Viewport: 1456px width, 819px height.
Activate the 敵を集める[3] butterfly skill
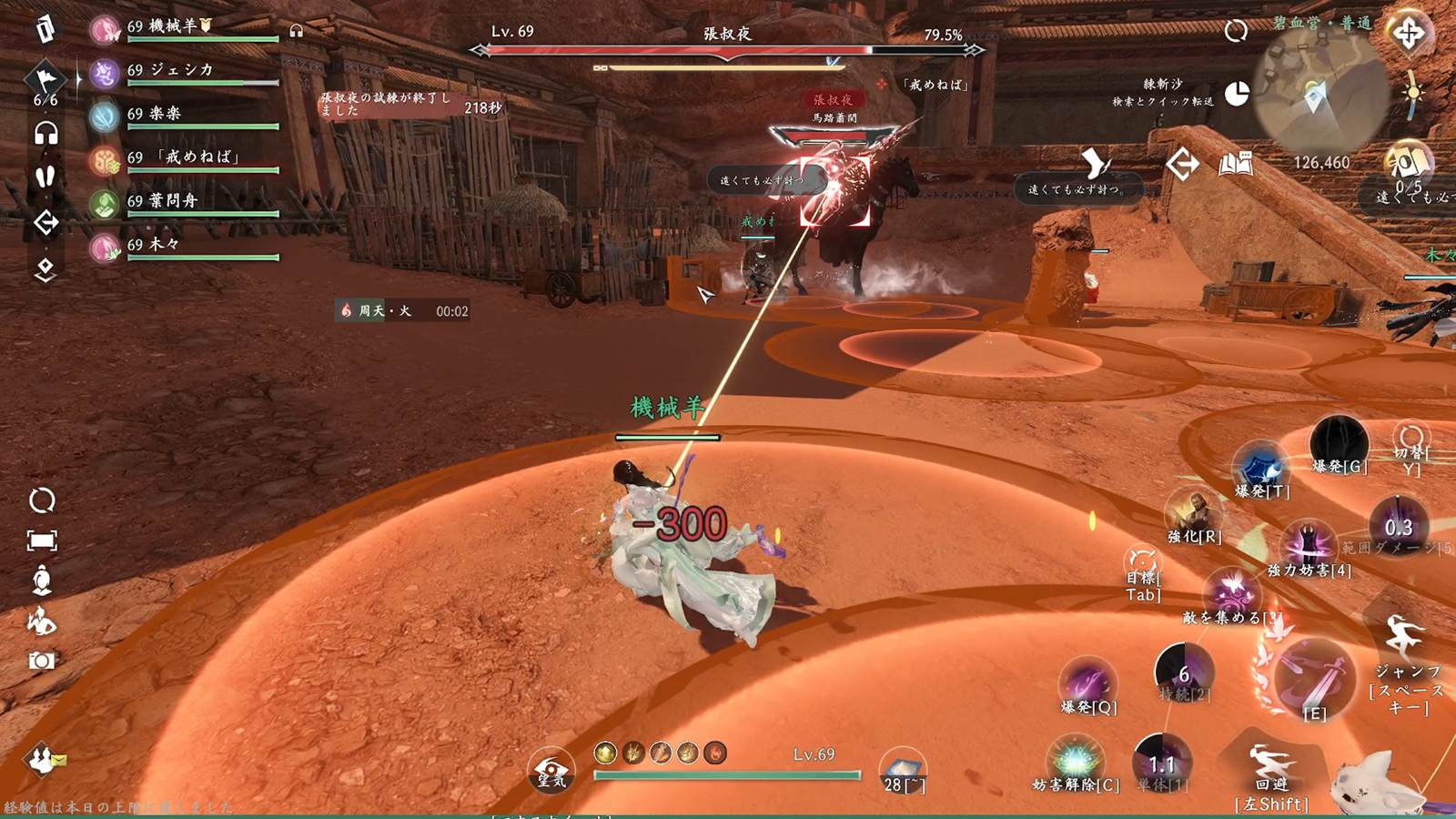click(x=1231, y=592)
